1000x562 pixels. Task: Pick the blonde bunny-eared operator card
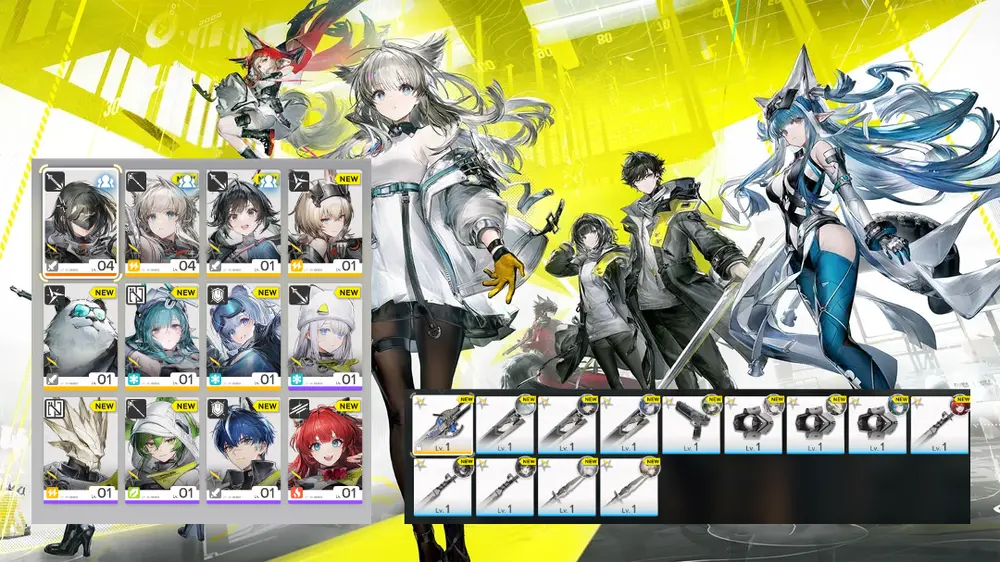click(x=325, y=221)
